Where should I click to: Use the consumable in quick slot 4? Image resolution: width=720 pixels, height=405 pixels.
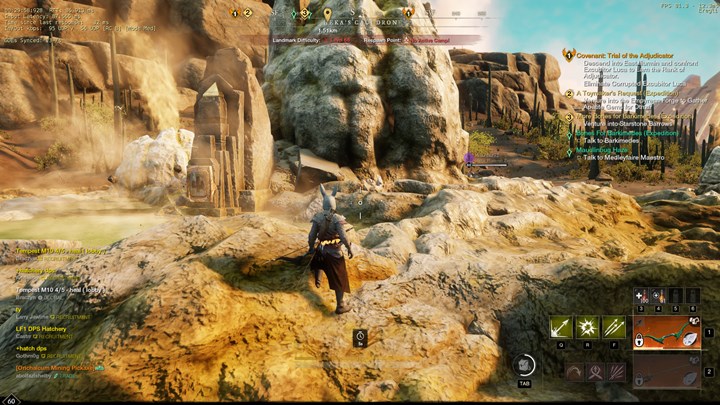tap(658, 296)
